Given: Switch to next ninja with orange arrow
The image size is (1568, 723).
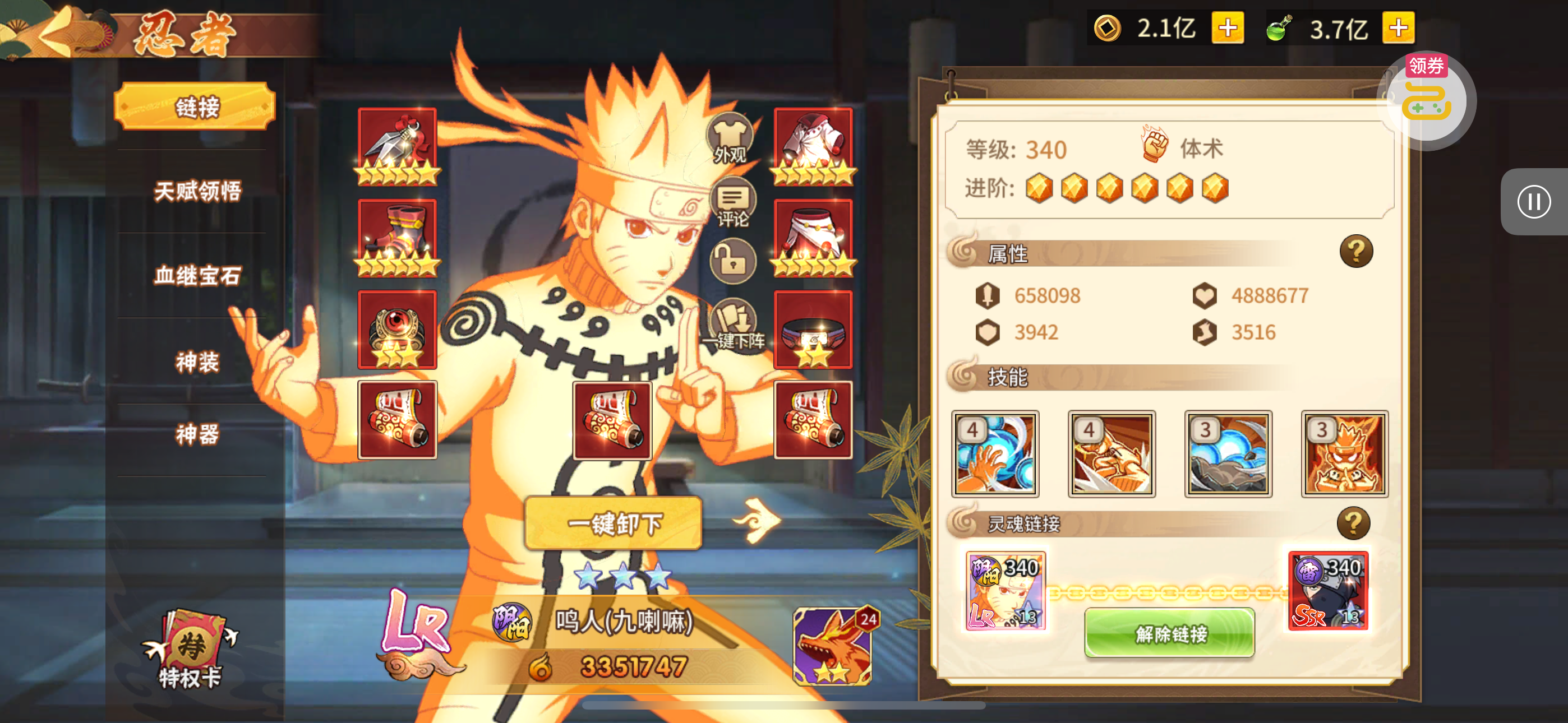Looking at the screenshot, I should coord(757,519).
